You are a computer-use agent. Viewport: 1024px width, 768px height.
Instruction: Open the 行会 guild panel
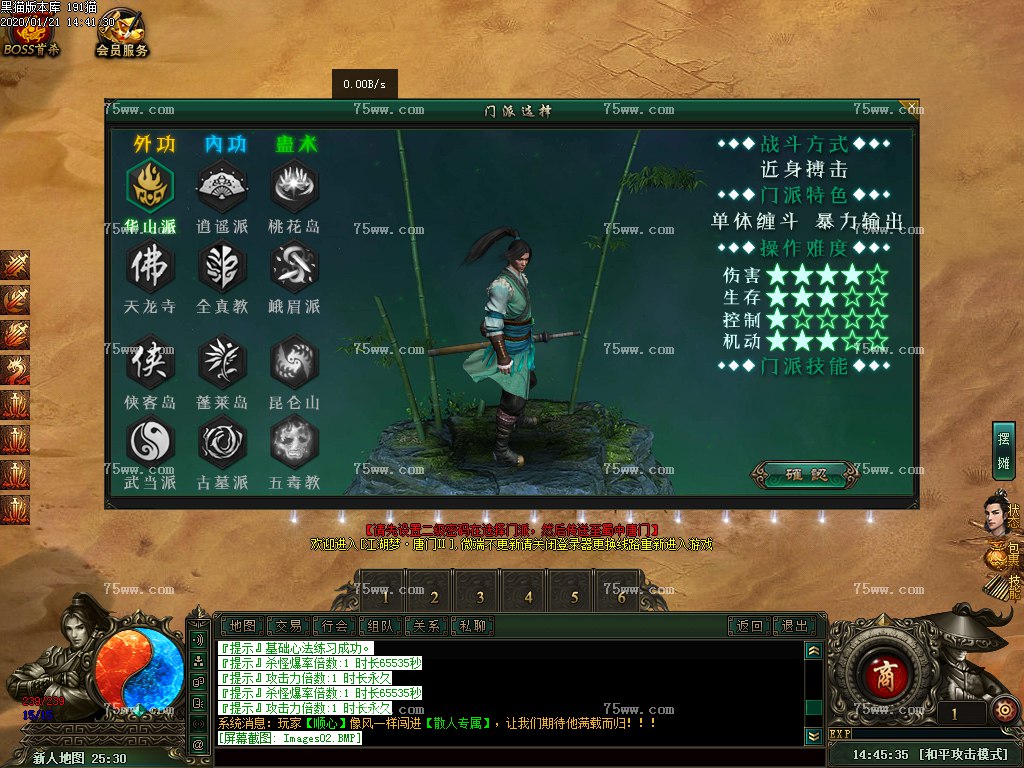[x=336, y=626]
